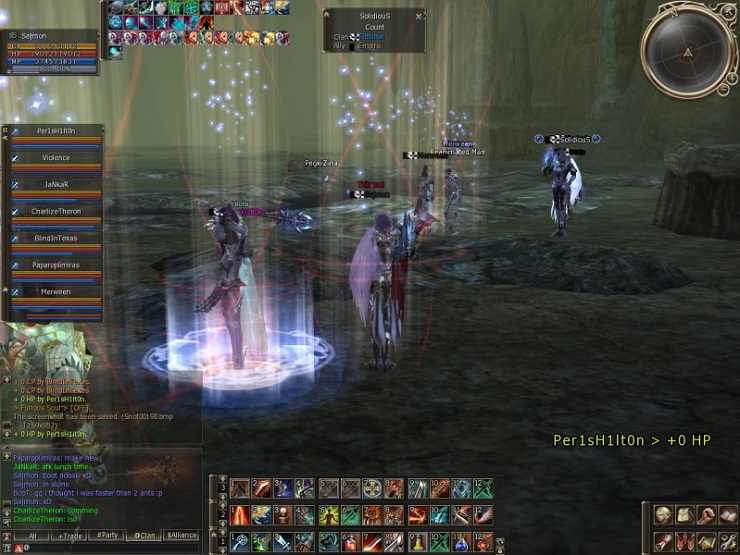Viewport: 740px width, 555px height.
Task: Select party member Merveeen
Action: [56, 292]
